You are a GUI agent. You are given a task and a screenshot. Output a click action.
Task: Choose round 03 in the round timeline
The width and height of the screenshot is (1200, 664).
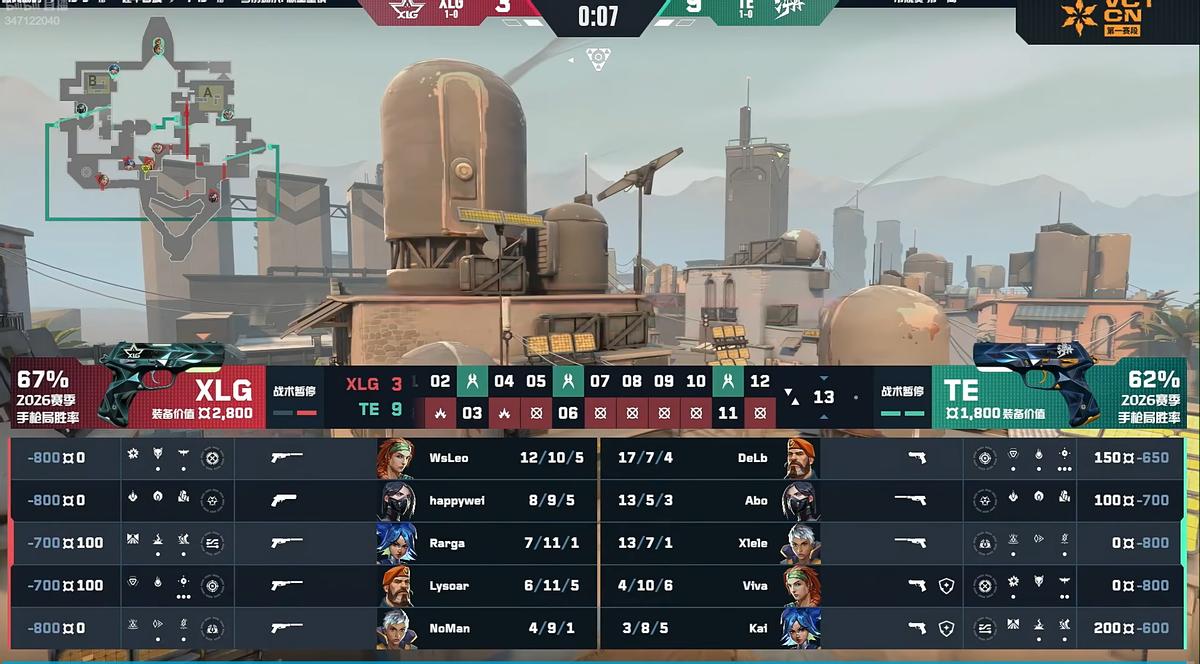pyautogui.click(x=472, y=412)
